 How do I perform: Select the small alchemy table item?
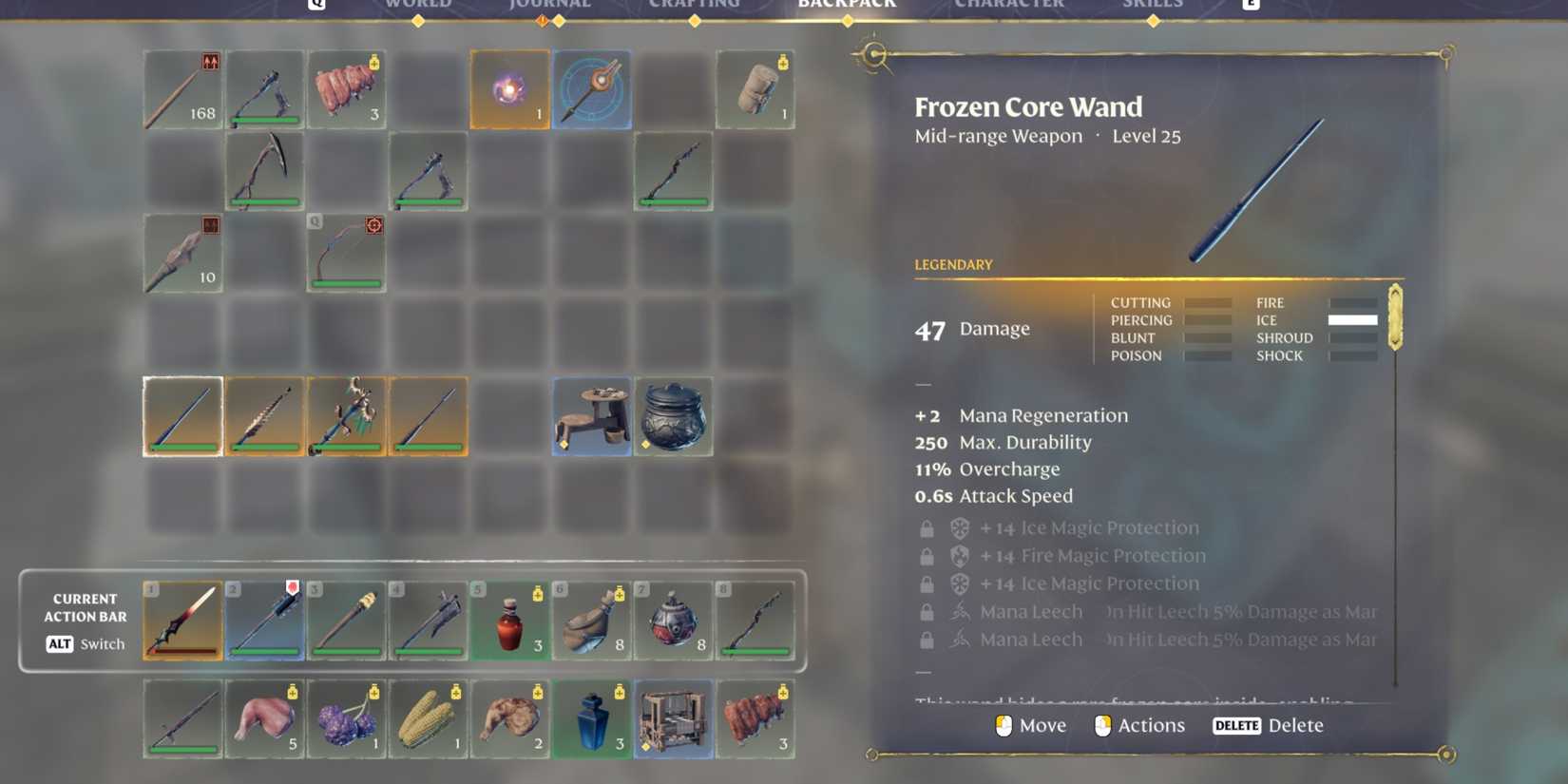[x=591, y=415]
